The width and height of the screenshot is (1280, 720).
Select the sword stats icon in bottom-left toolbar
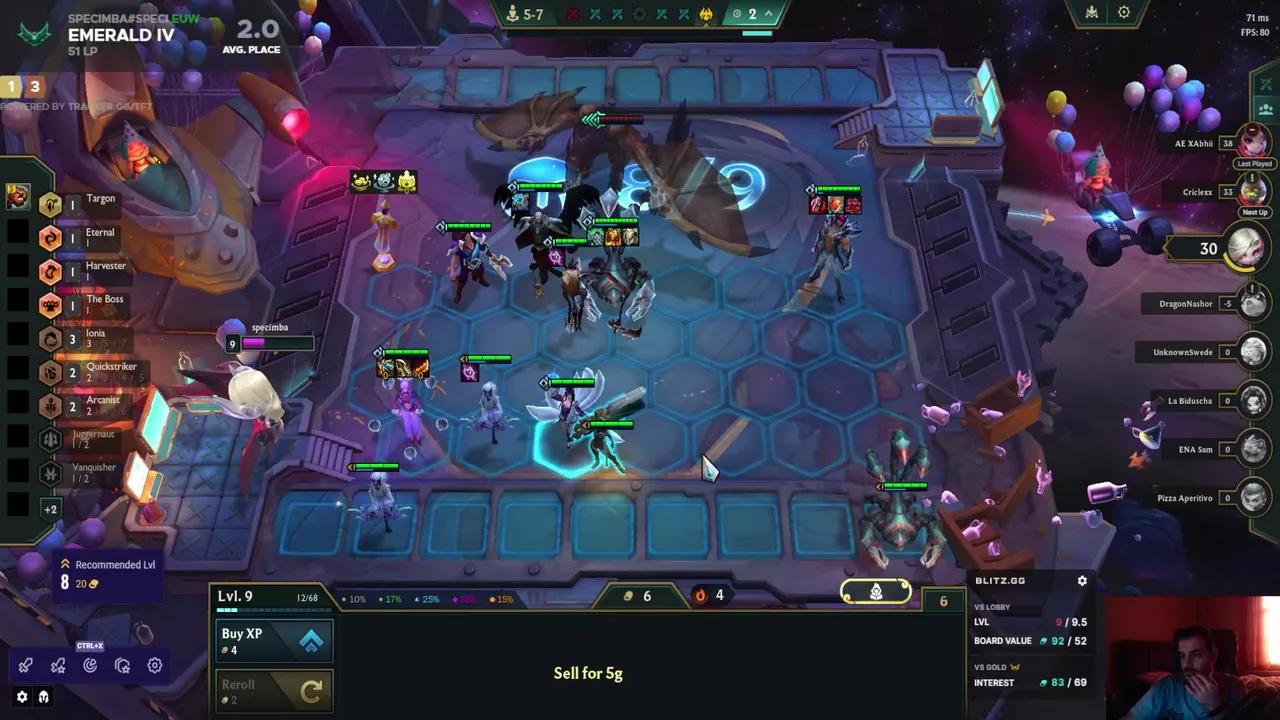tap(26, 666)
